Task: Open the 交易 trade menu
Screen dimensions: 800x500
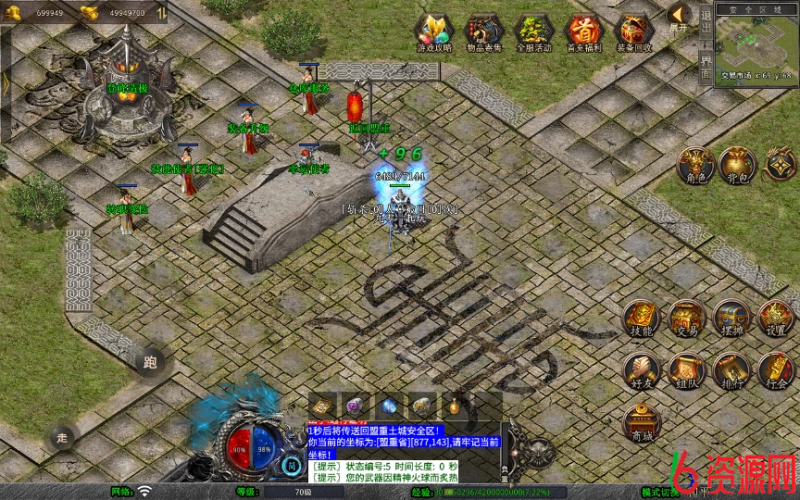Action: (687, 319)
